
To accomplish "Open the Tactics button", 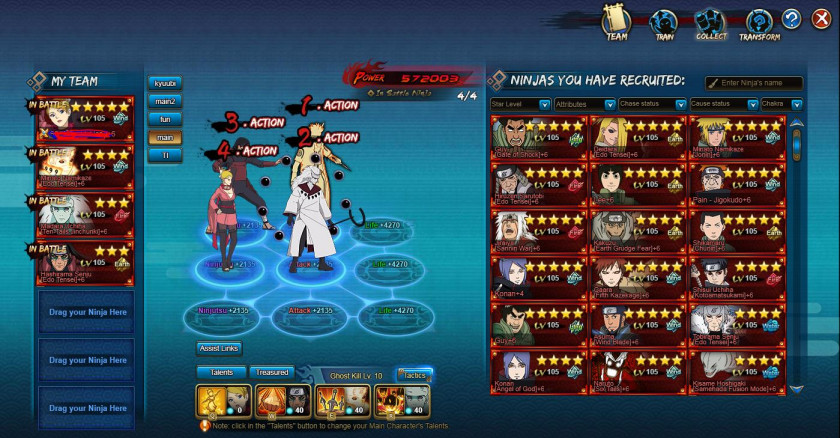I will click(x=413, y=373).
